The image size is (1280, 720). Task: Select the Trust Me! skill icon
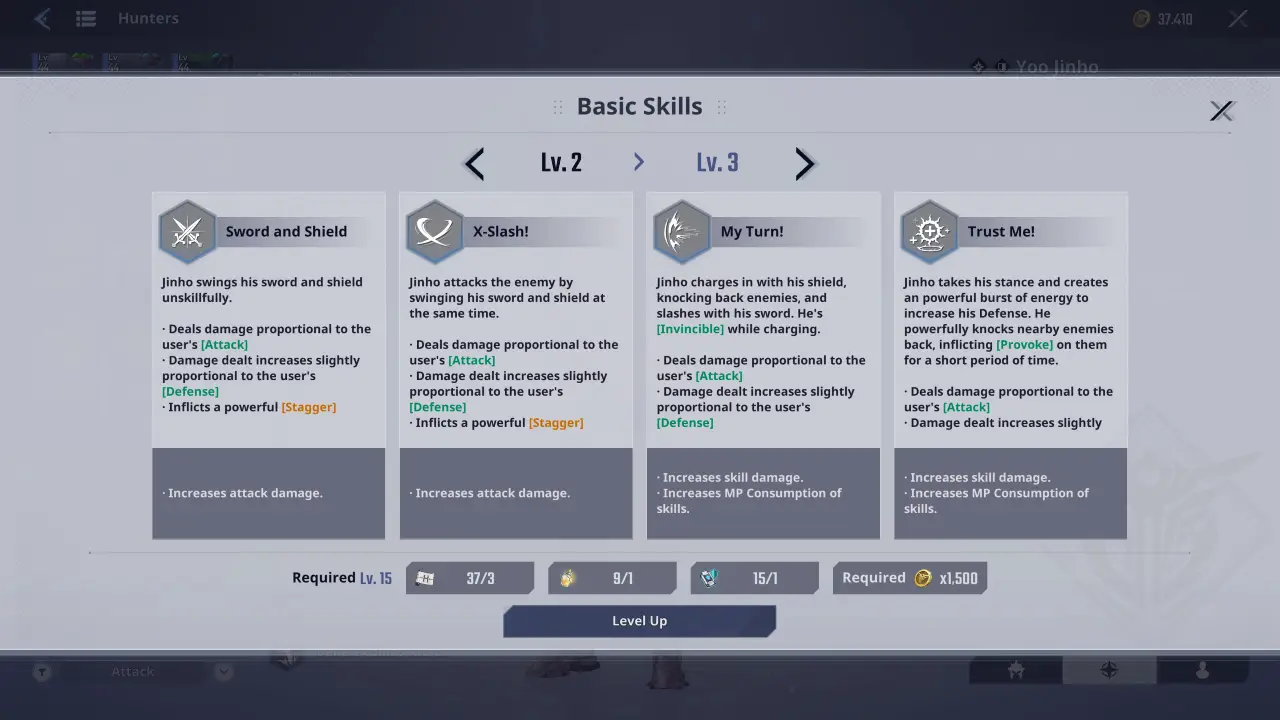(929, 231)
